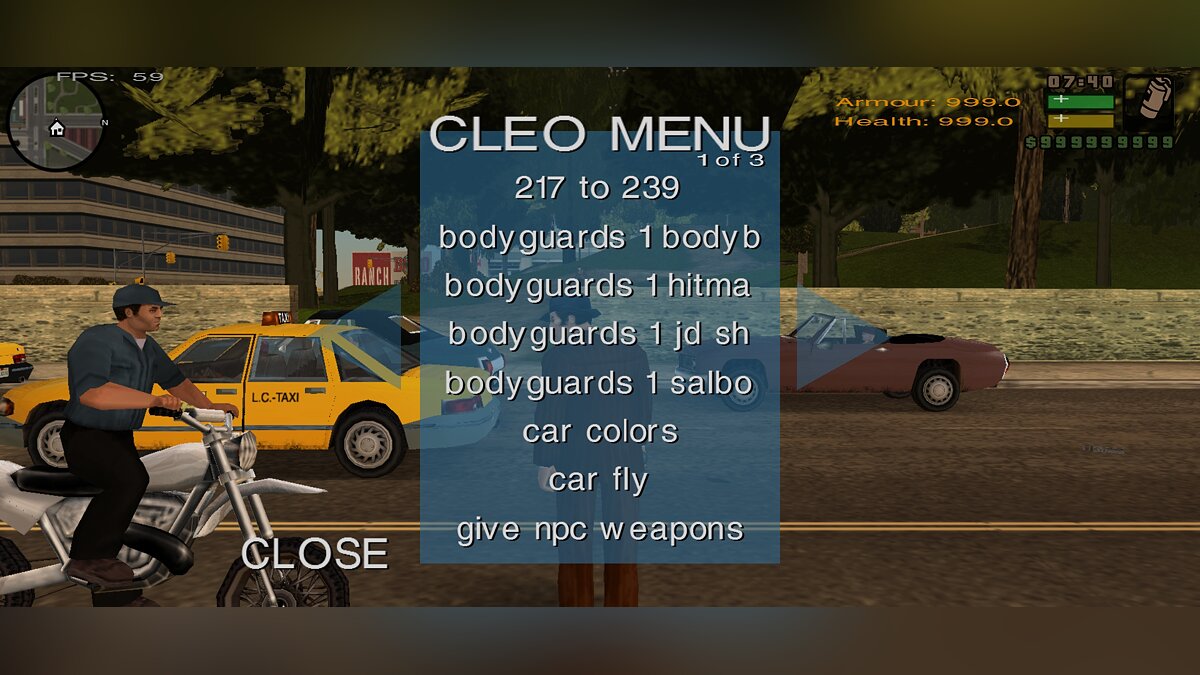This screenshot has height=675, width=1200.
Task: Tap the circular radar minimap
Action: [x=56, y=123]
